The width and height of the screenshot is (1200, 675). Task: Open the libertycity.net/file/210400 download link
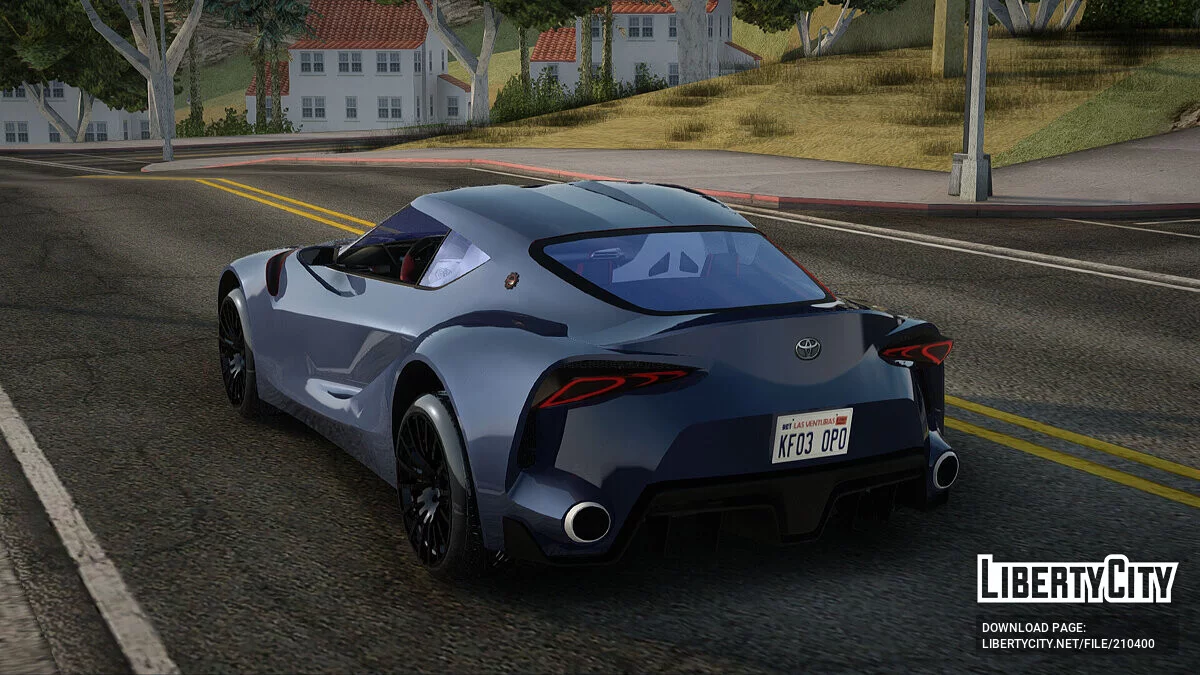(1067, 643)
